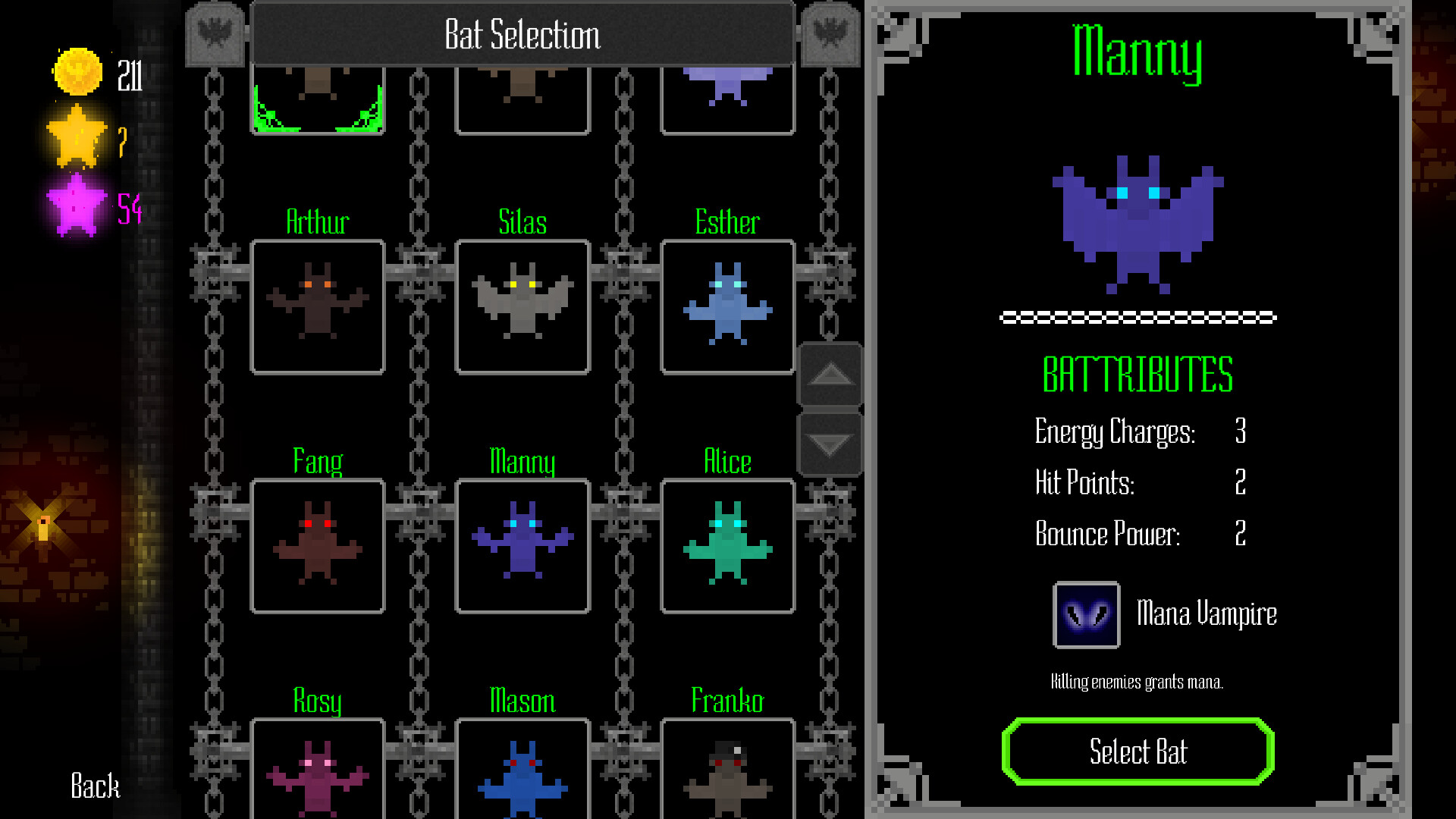1456x819 pixels.
Task: Open the Bat Selection title banner
Action: 522,34
